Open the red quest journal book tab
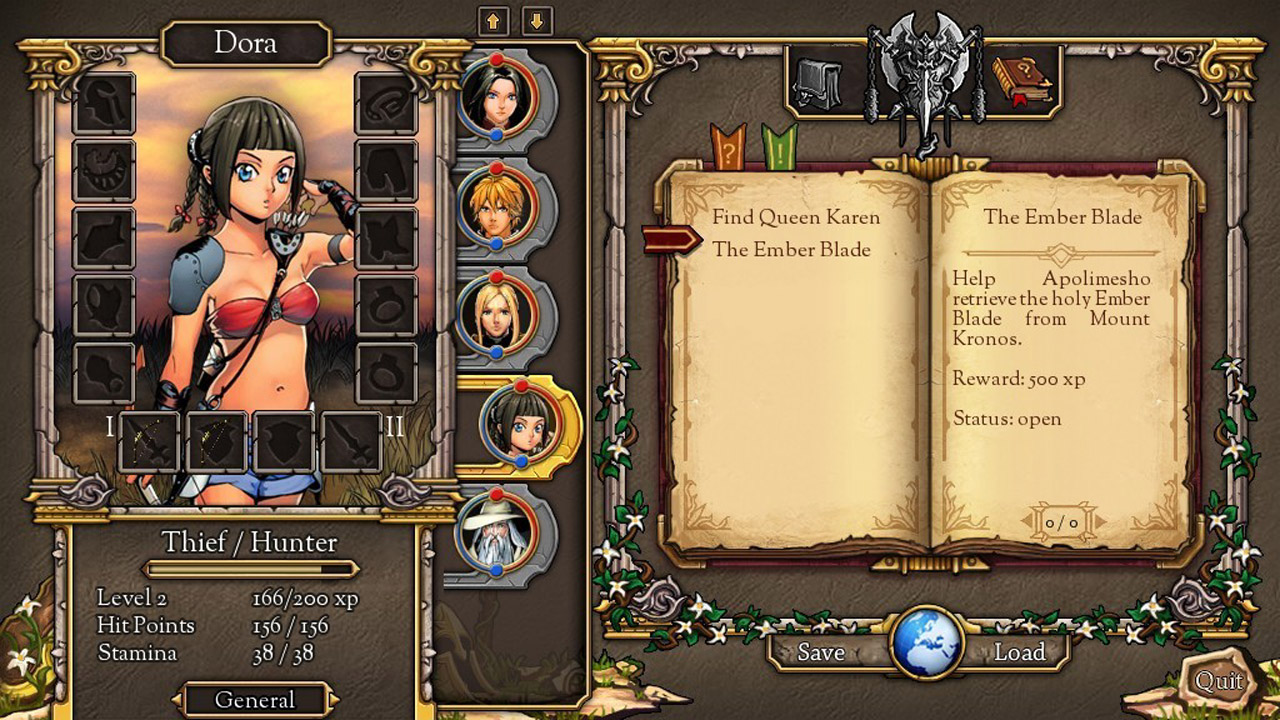Viewport: 1280px width, 720px height. click(x=1022, y=81)
